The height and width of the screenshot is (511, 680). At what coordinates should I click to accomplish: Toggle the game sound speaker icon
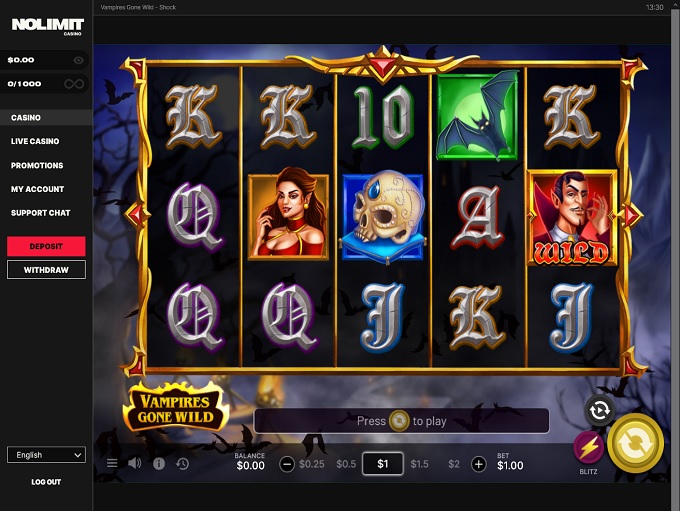coord(135,464)
